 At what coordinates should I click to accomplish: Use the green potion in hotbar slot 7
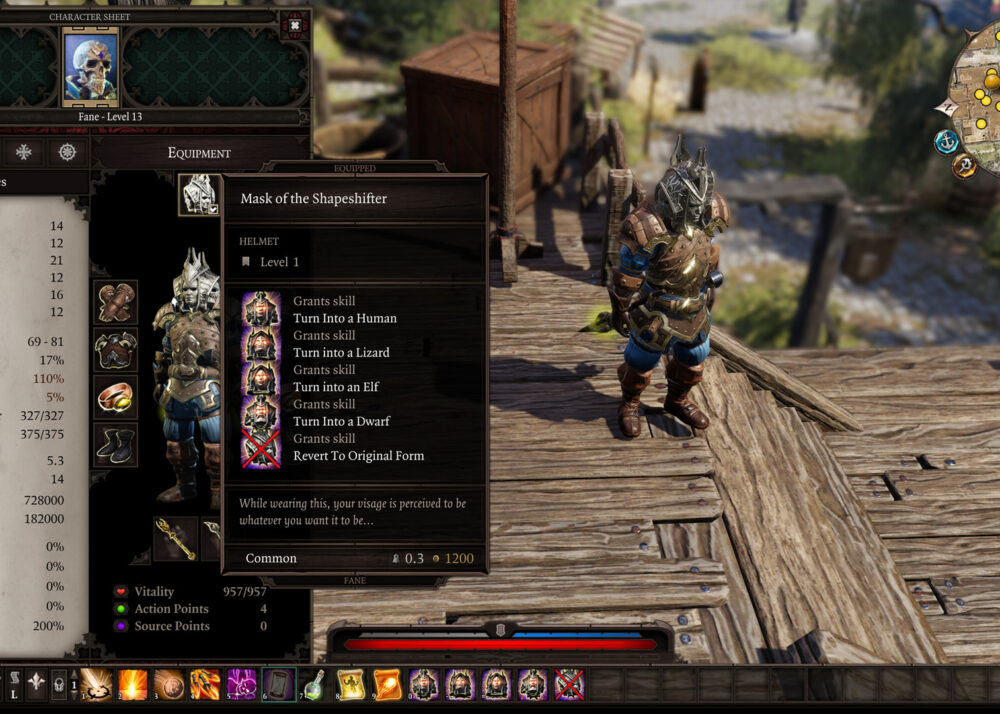pyautogui.click(x=314, y=684)
